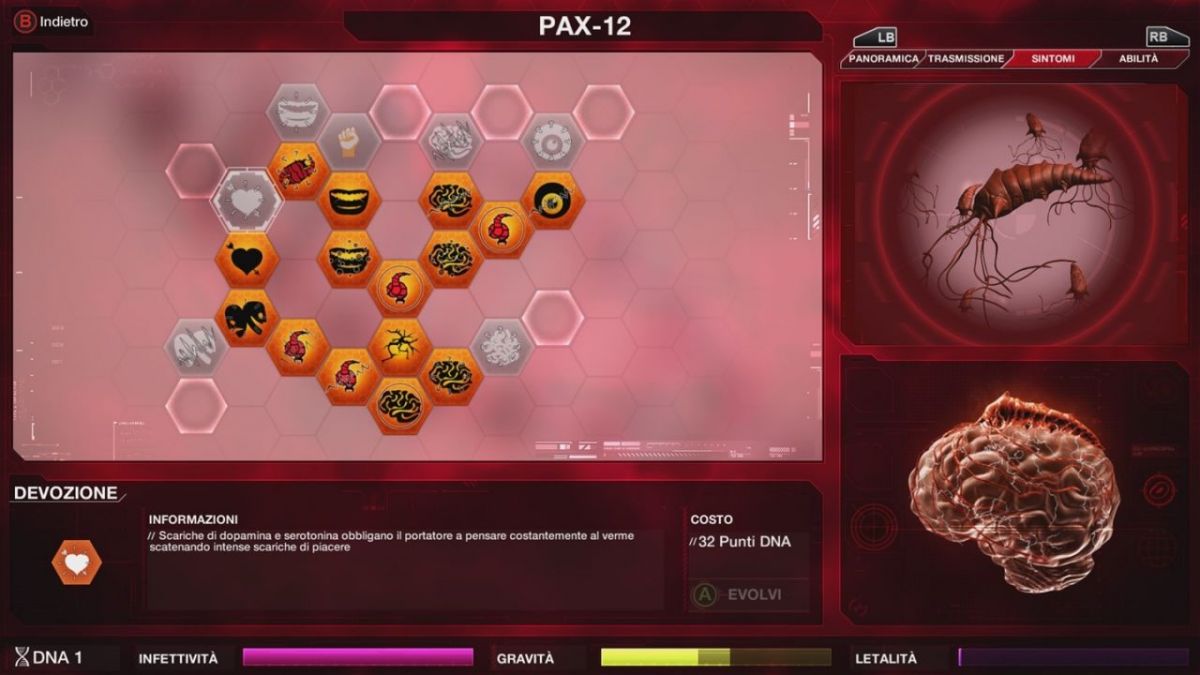
Task: Go back with the Indietro button
Action: pyautogui.click(x=52, y=22)
